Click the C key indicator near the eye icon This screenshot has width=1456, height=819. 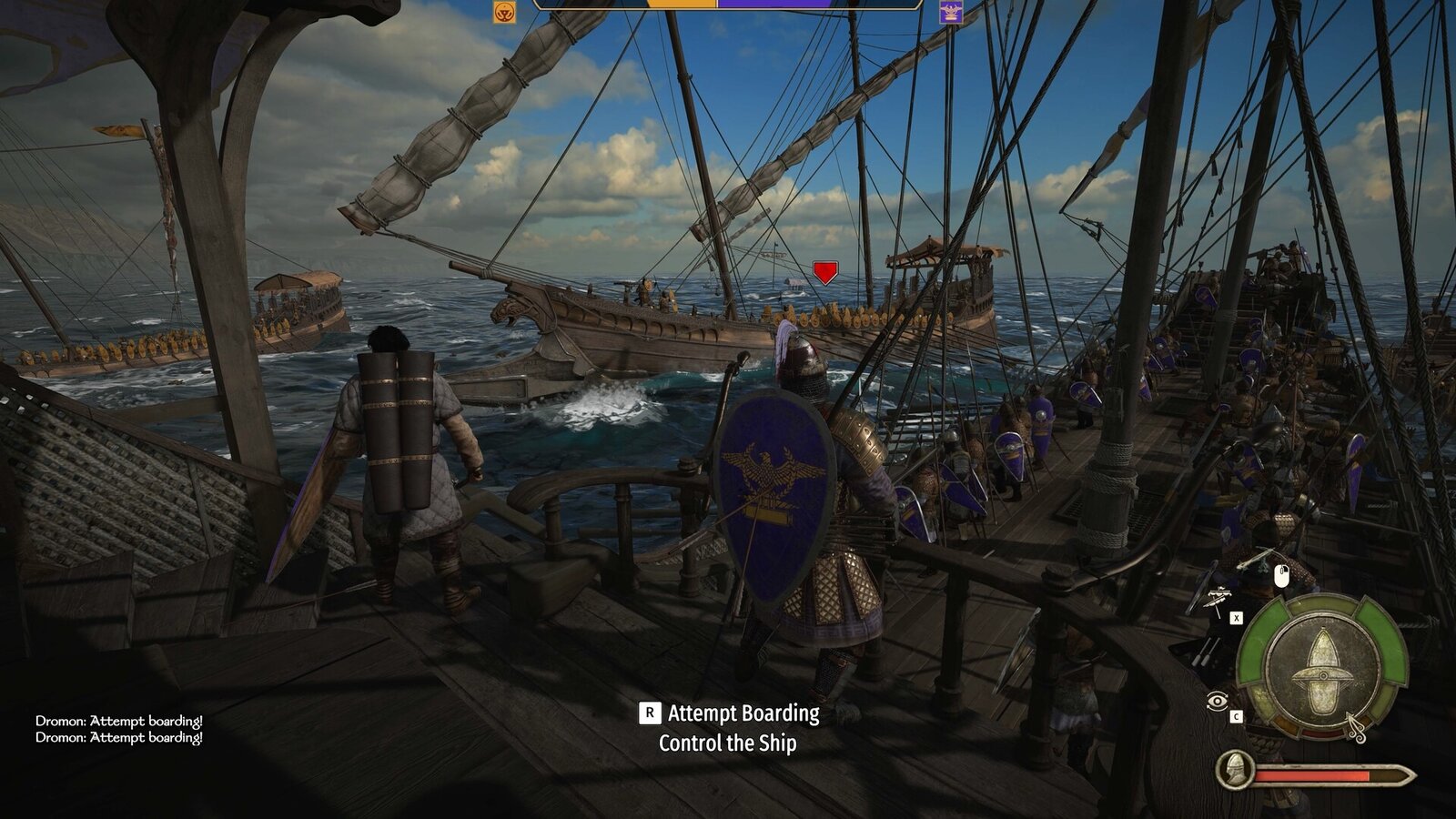[x=1237, y=715]
